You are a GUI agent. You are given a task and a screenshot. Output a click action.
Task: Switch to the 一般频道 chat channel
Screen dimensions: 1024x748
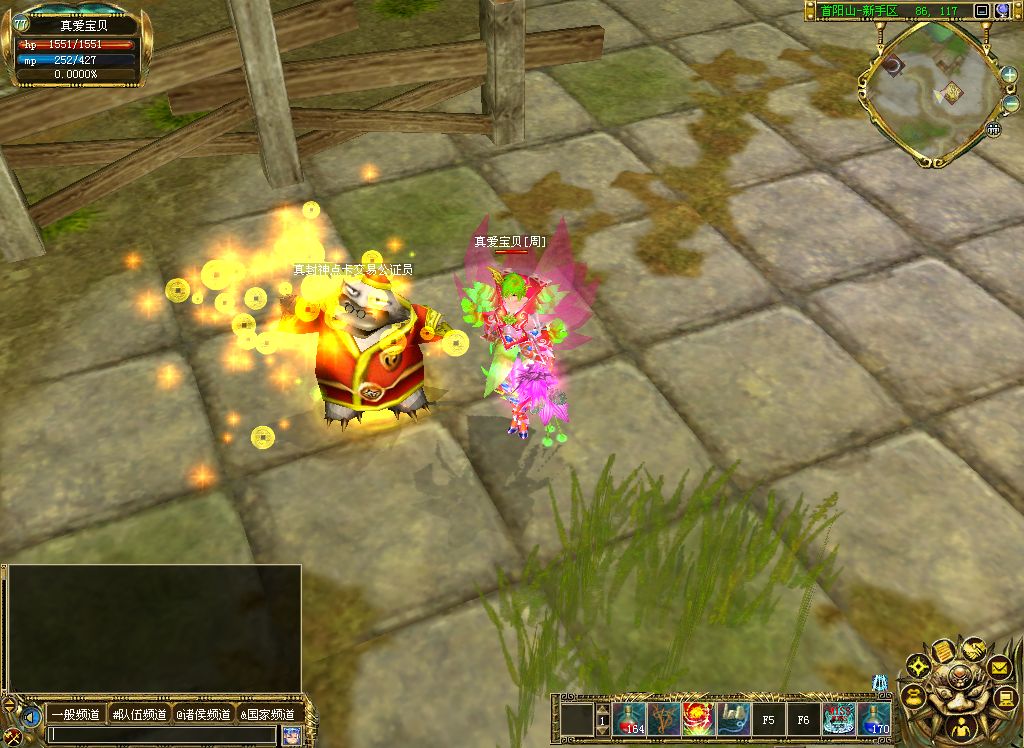point(76,714)
